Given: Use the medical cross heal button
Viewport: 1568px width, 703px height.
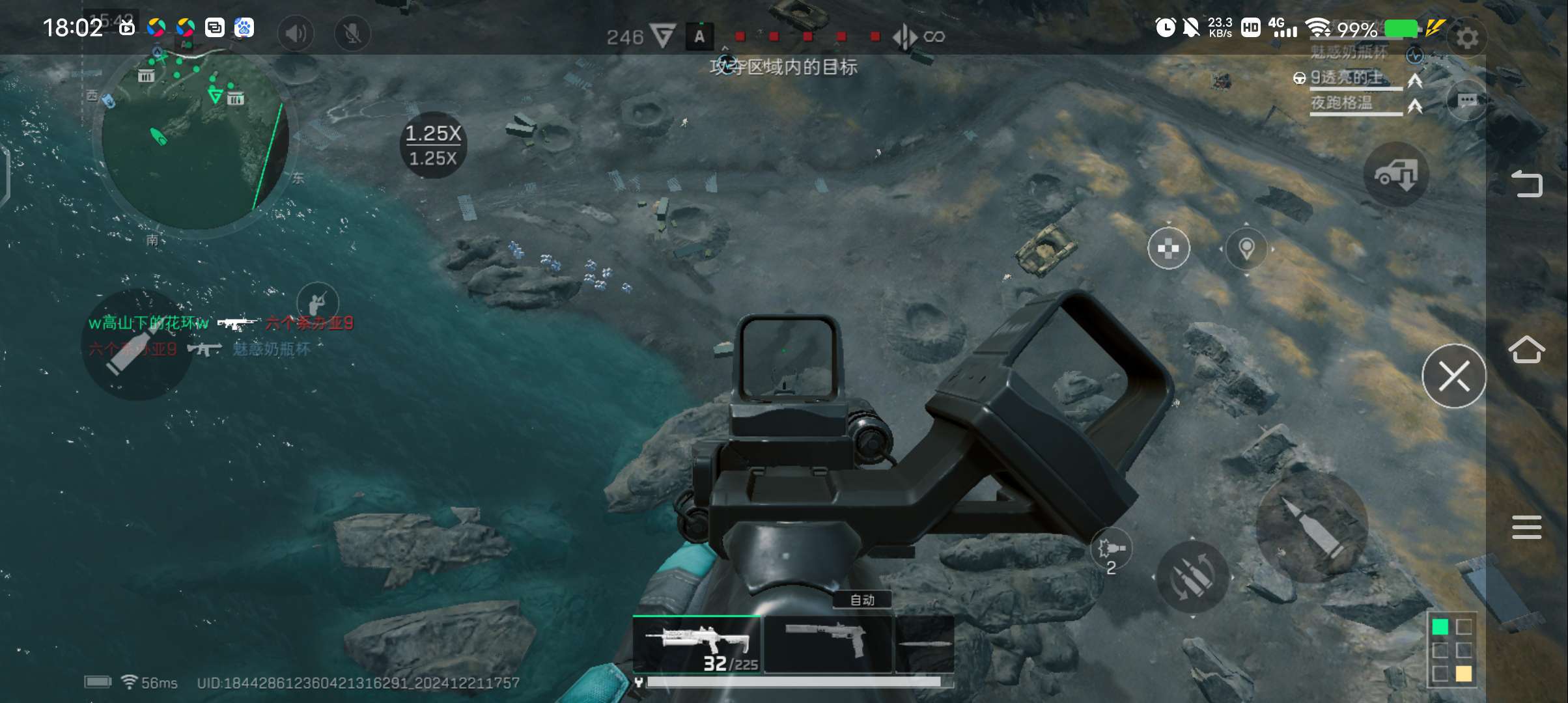Looking at the screenshot, I should (1168, 248).
